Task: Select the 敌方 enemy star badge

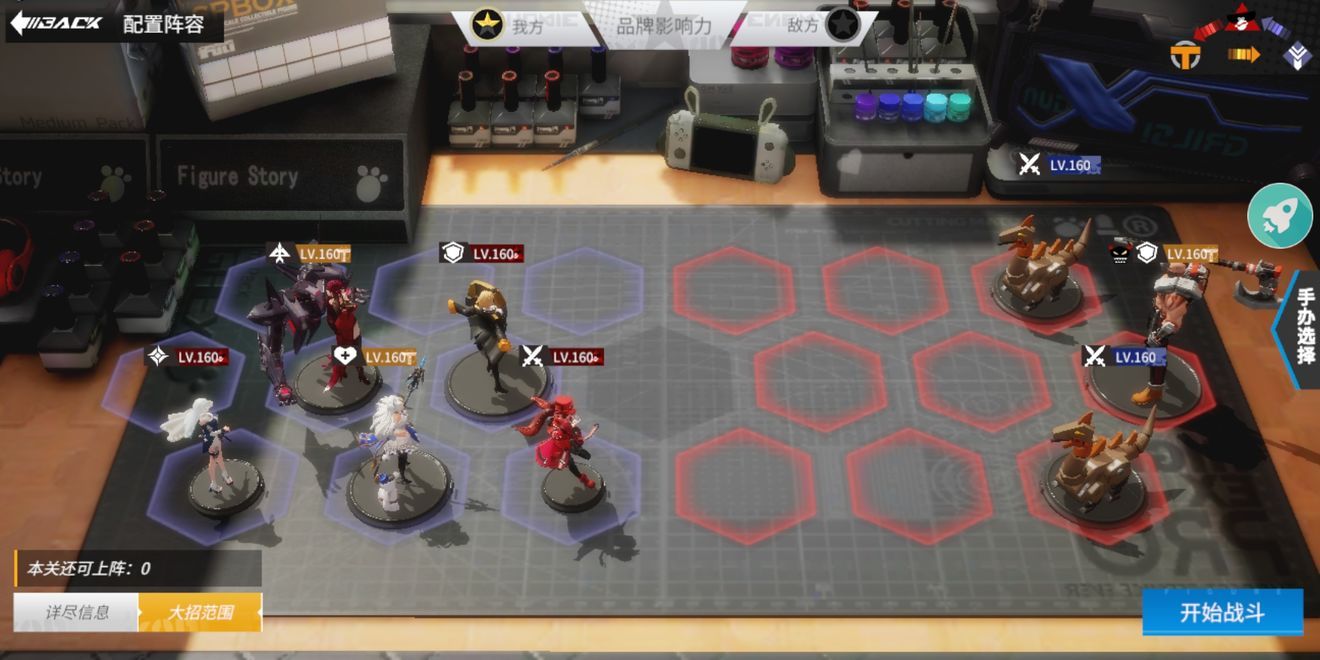Action: click(x=840, y=25)
